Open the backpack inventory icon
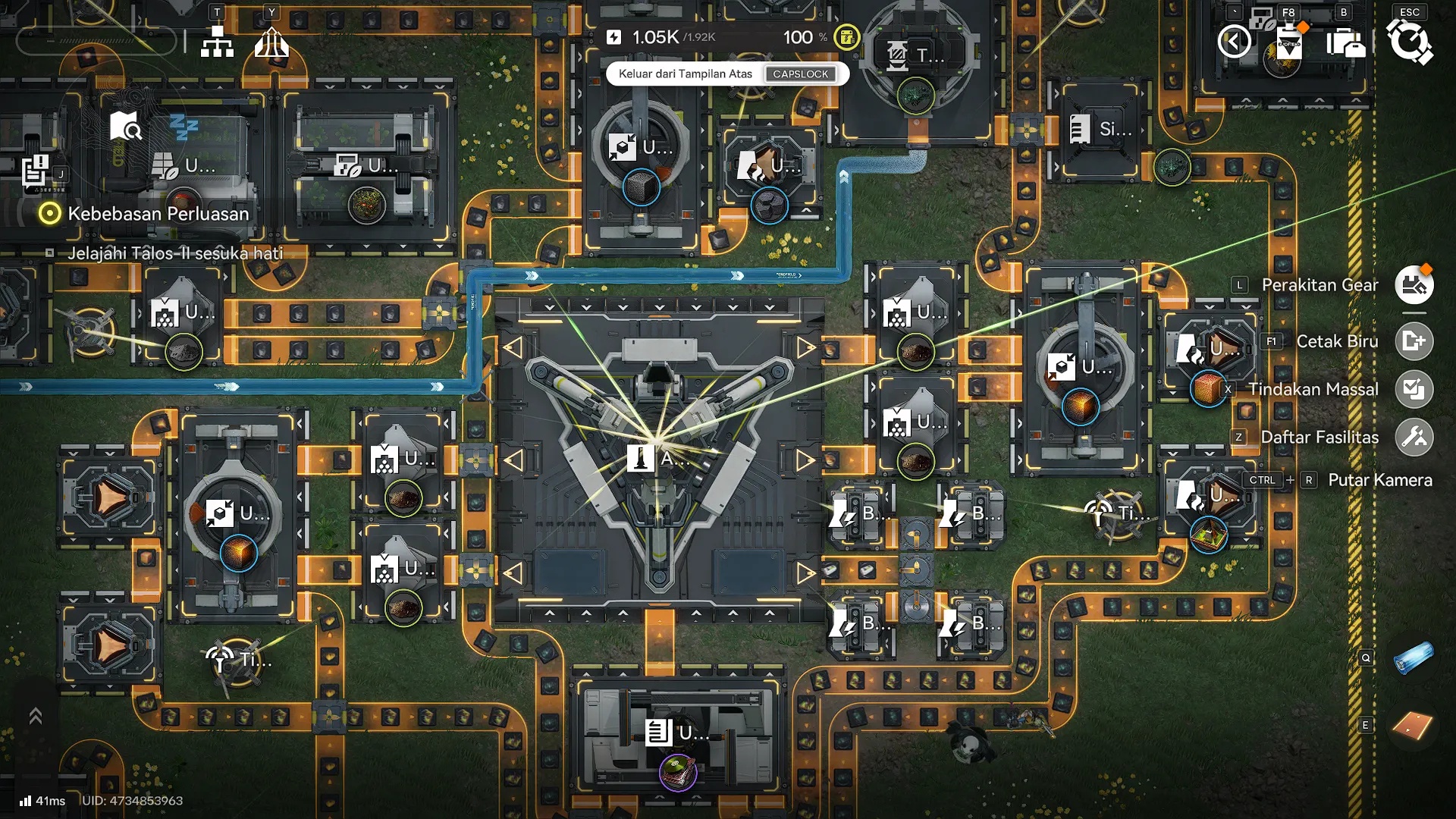 [x=1345, y=42]
